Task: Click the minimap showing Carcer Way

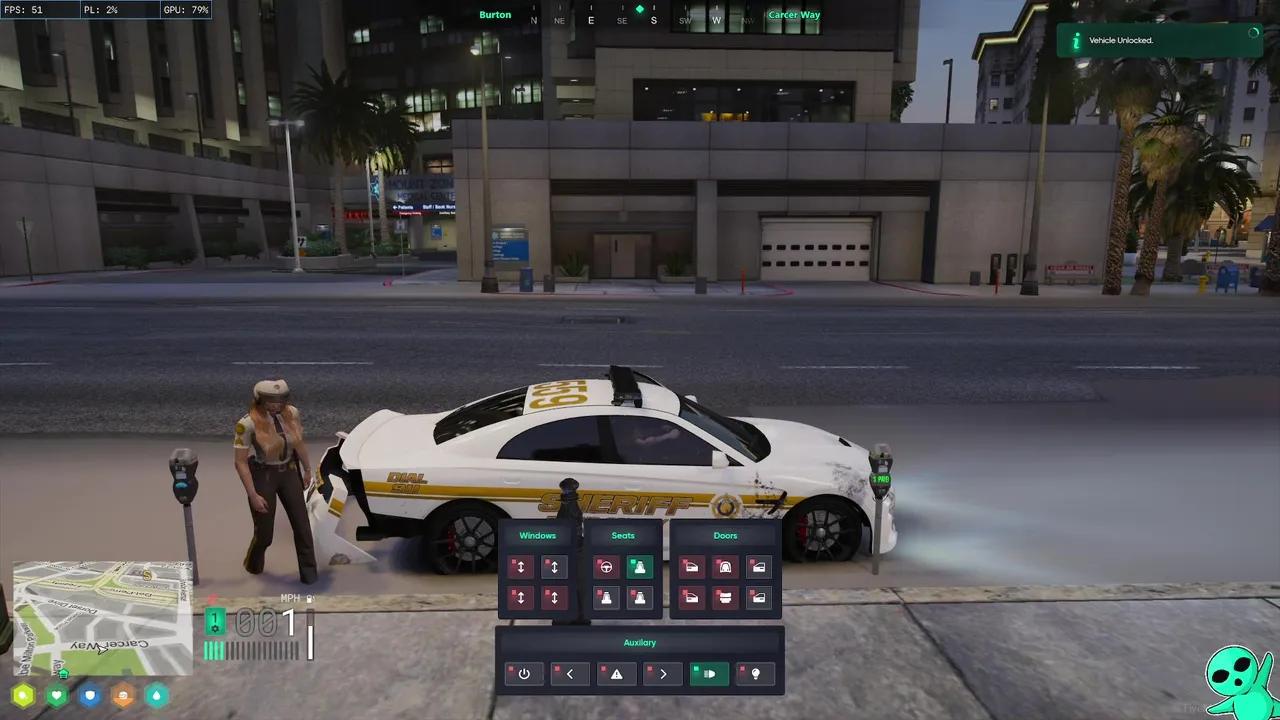Action: click(102, 618)
